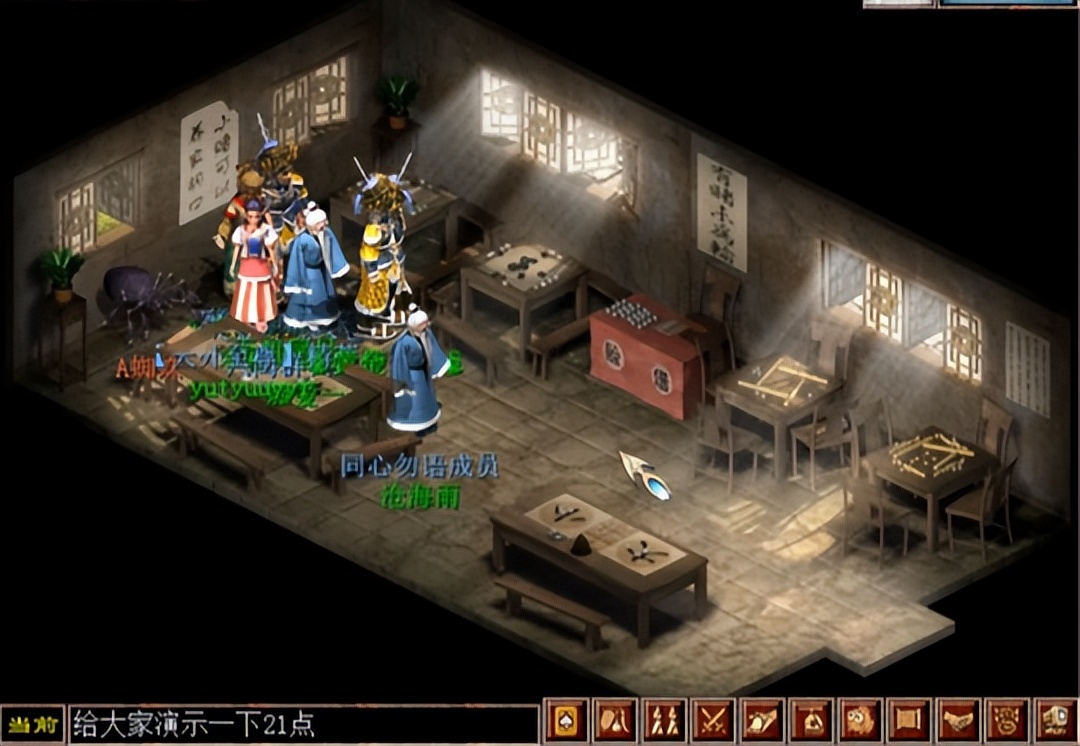
Task: Open the sack bag inventory icon
Action: (811, 720)
